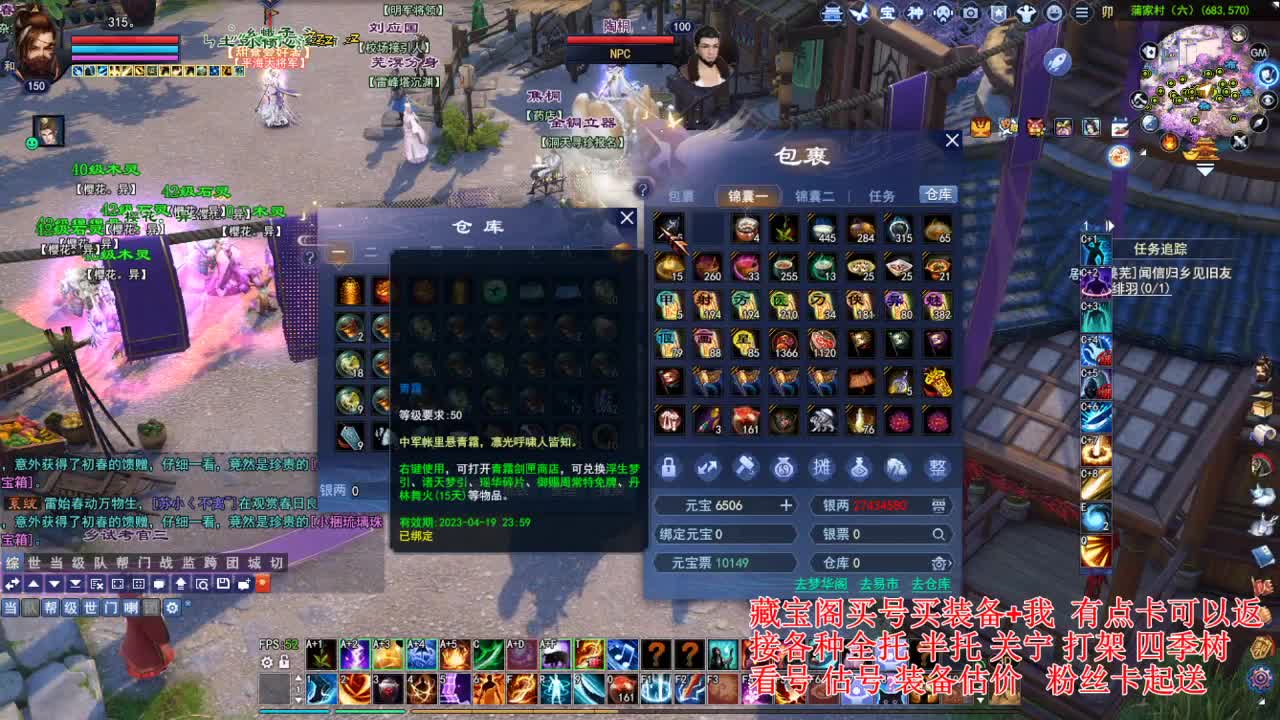The image size is (1280, 720).
Task: Click the 去梦华阁 link in the bag panel
Action: click(x=822, y=583)
